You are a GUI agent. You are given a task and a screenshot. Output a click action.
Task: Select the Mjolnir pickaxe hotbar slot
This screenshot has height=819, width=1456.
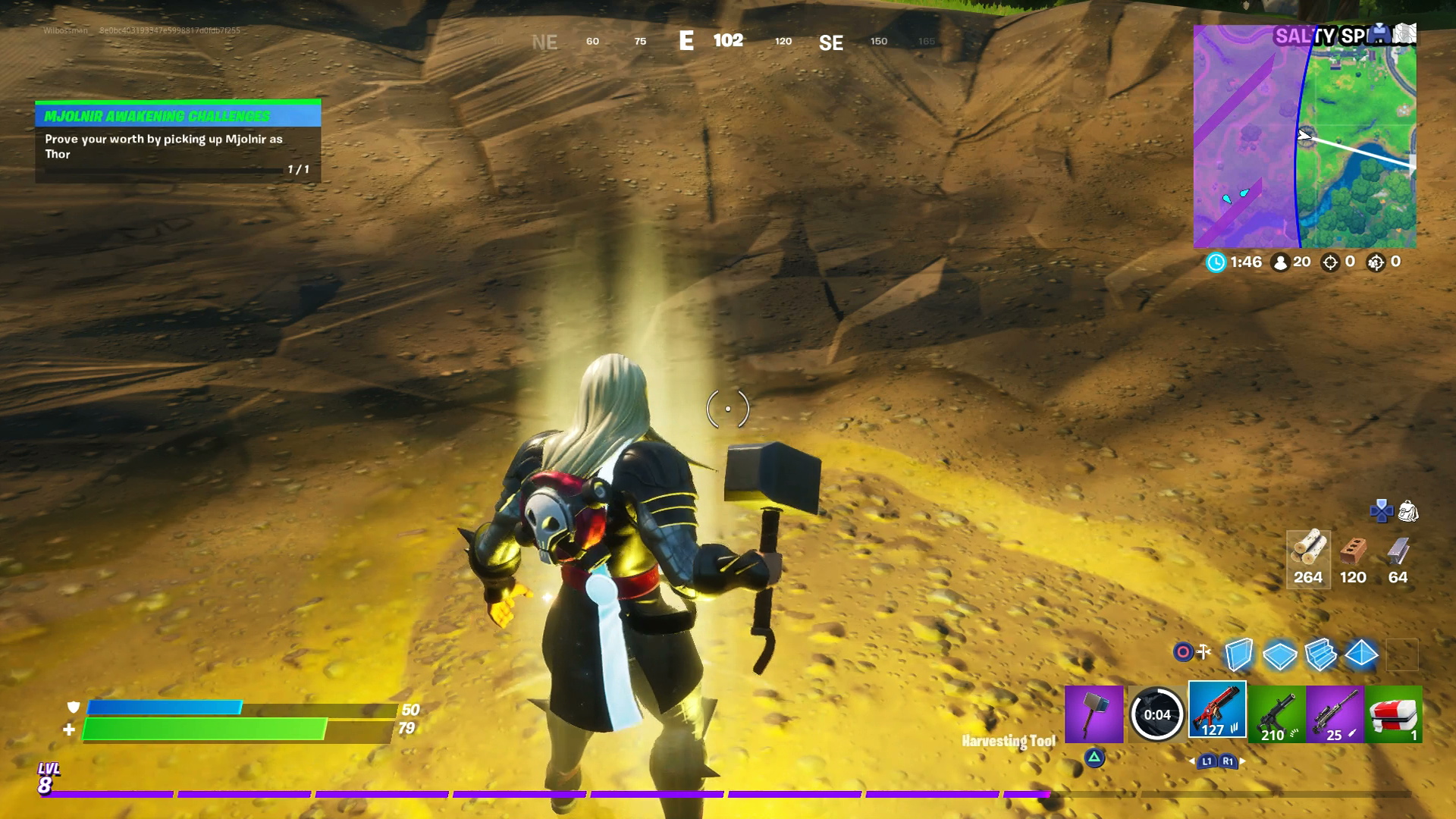click(1094, 714)
